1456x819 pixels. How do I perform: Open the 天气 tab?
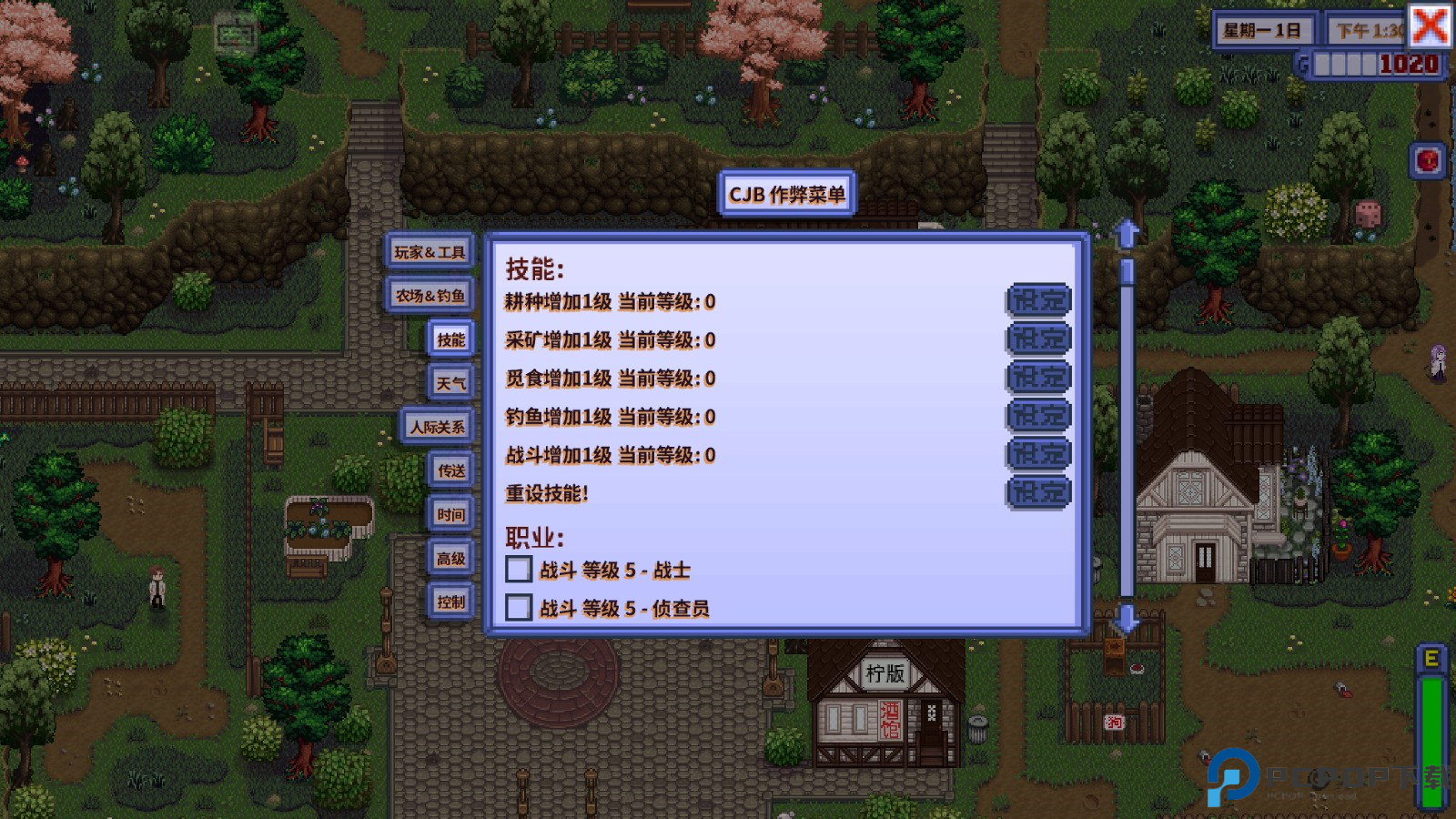(450, 383)
